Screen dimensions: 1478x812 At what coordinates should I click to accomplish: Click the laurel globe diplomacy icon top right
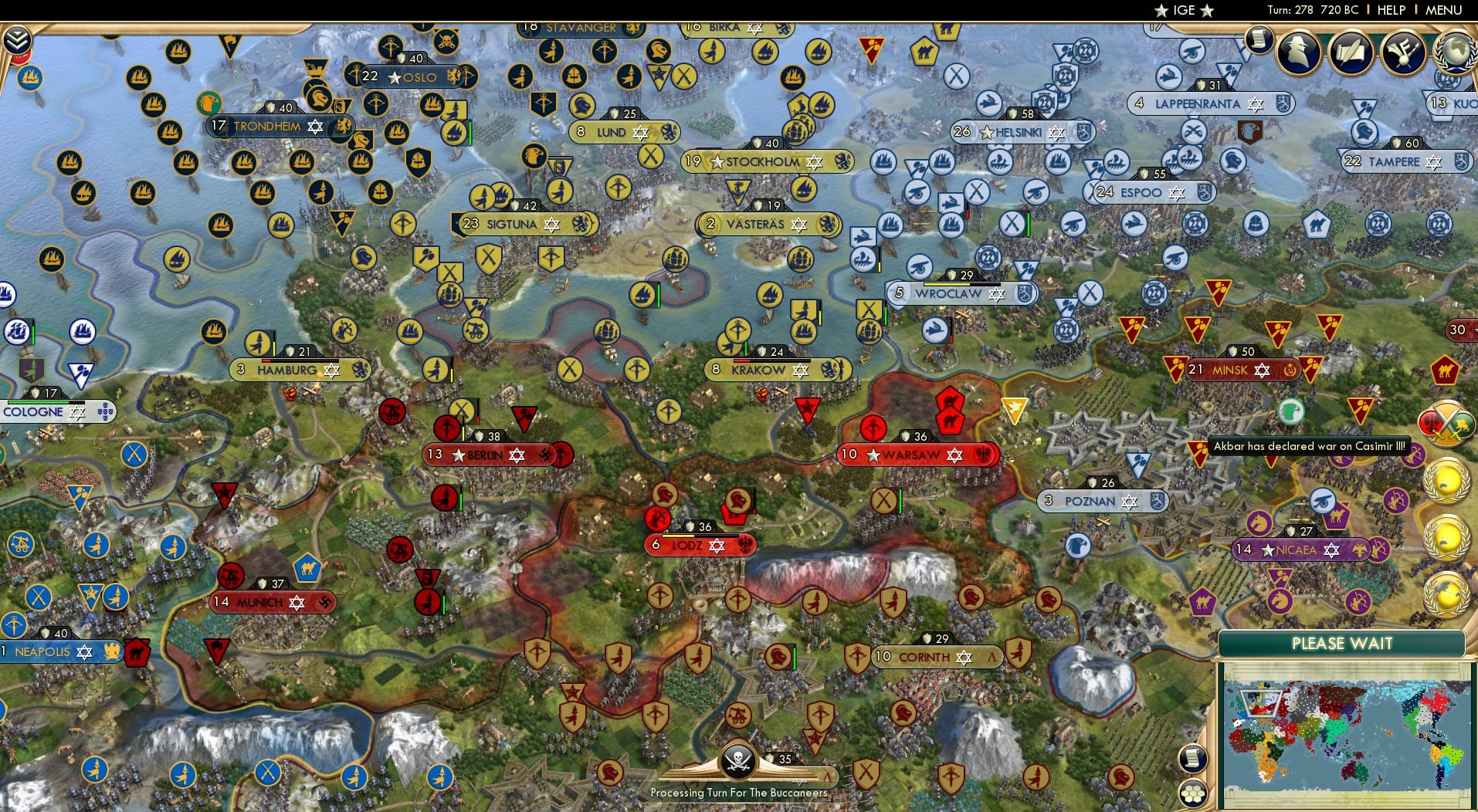coord(1455,52)
